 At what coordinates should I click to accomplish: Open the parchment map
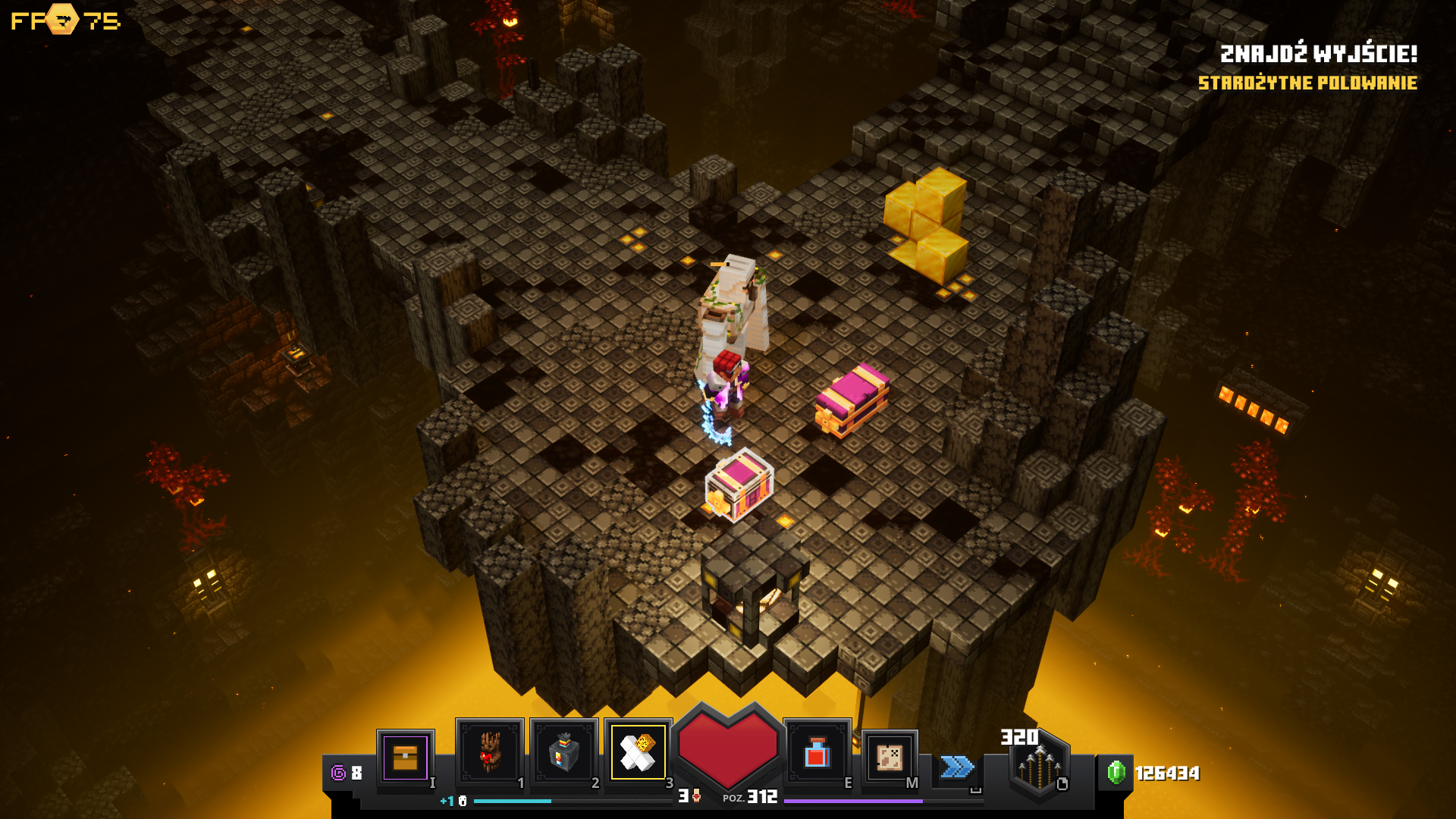(890, 757)
